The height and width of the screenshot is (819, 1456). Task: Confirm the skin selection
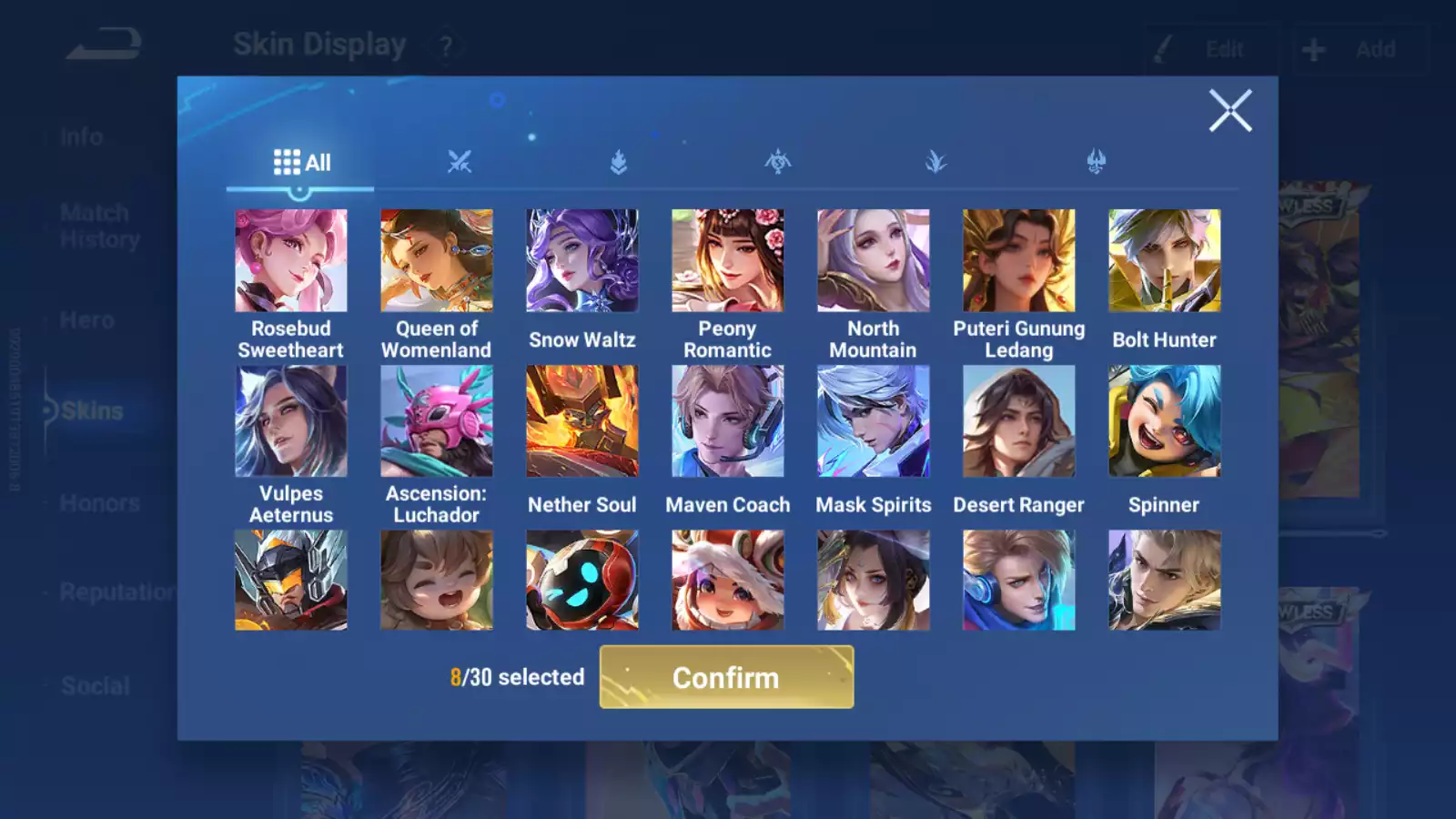click(x=726, y=677)
